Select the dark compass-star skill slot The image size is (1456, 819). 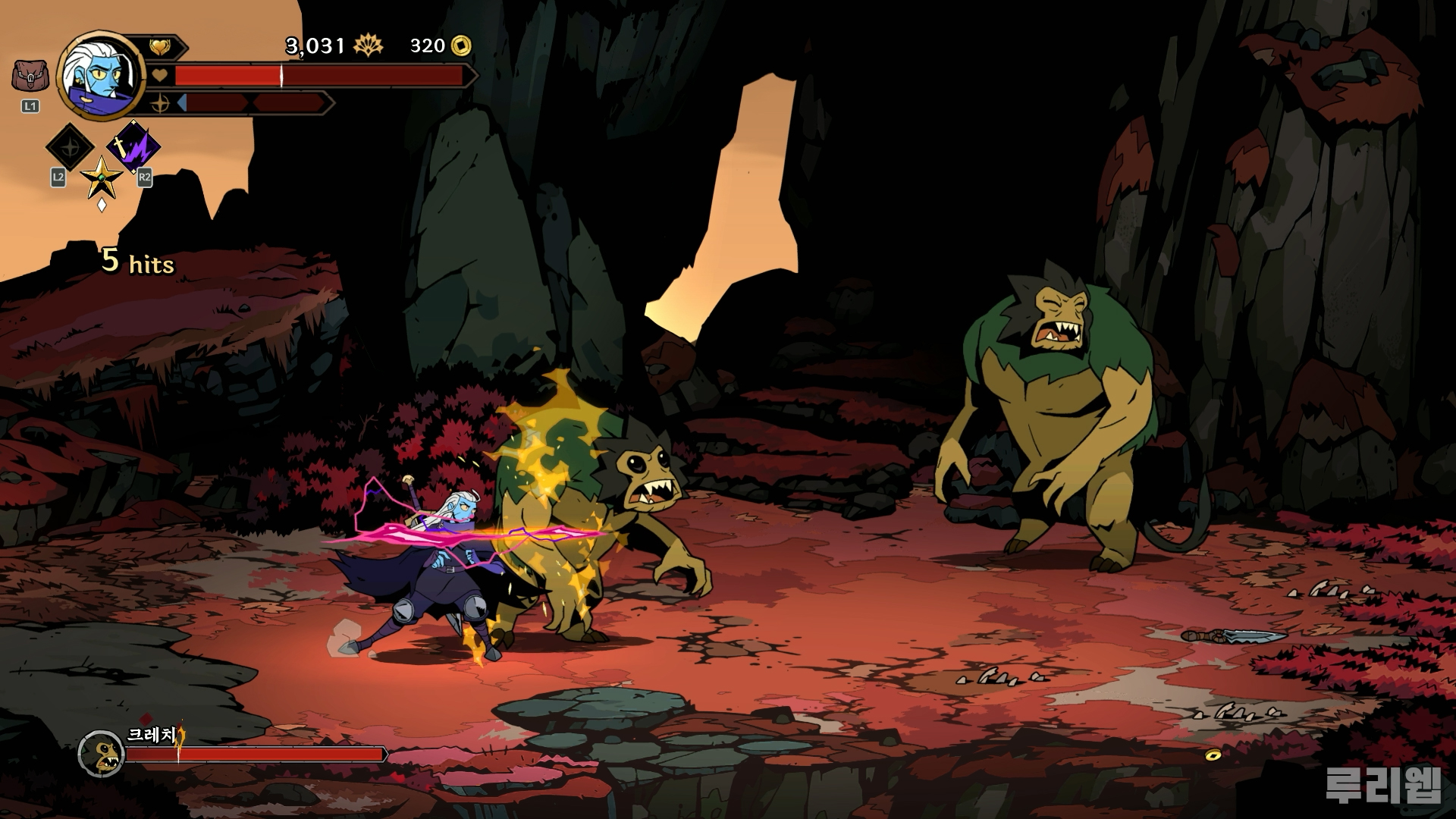(x=70, y=146)
